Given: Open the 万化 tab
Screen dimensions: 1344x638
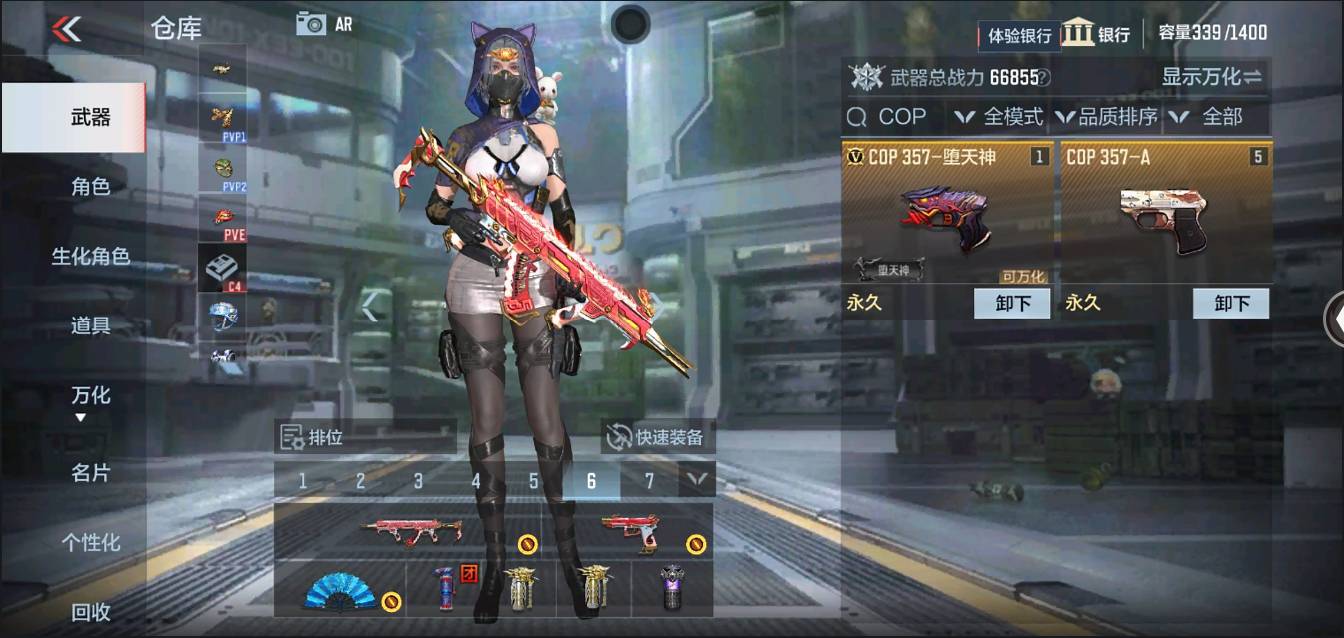Looking at the screenshot, I should (90, 396).
